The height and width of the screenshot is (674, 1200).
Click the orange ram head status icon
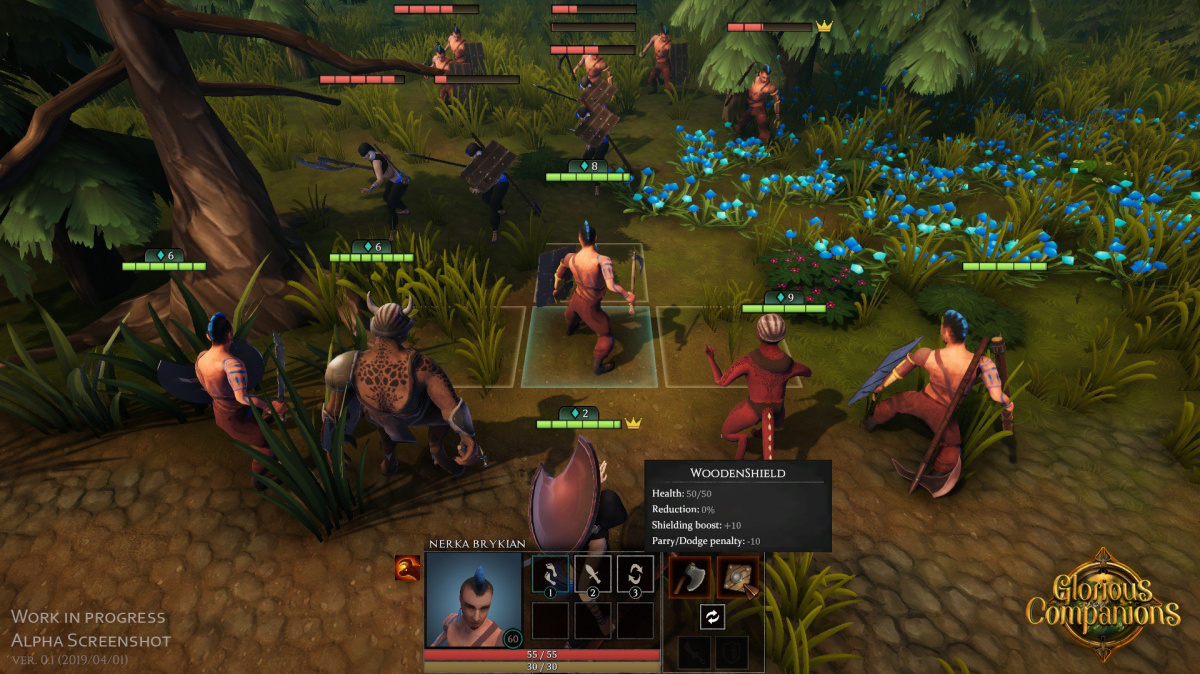click(407, 568)
